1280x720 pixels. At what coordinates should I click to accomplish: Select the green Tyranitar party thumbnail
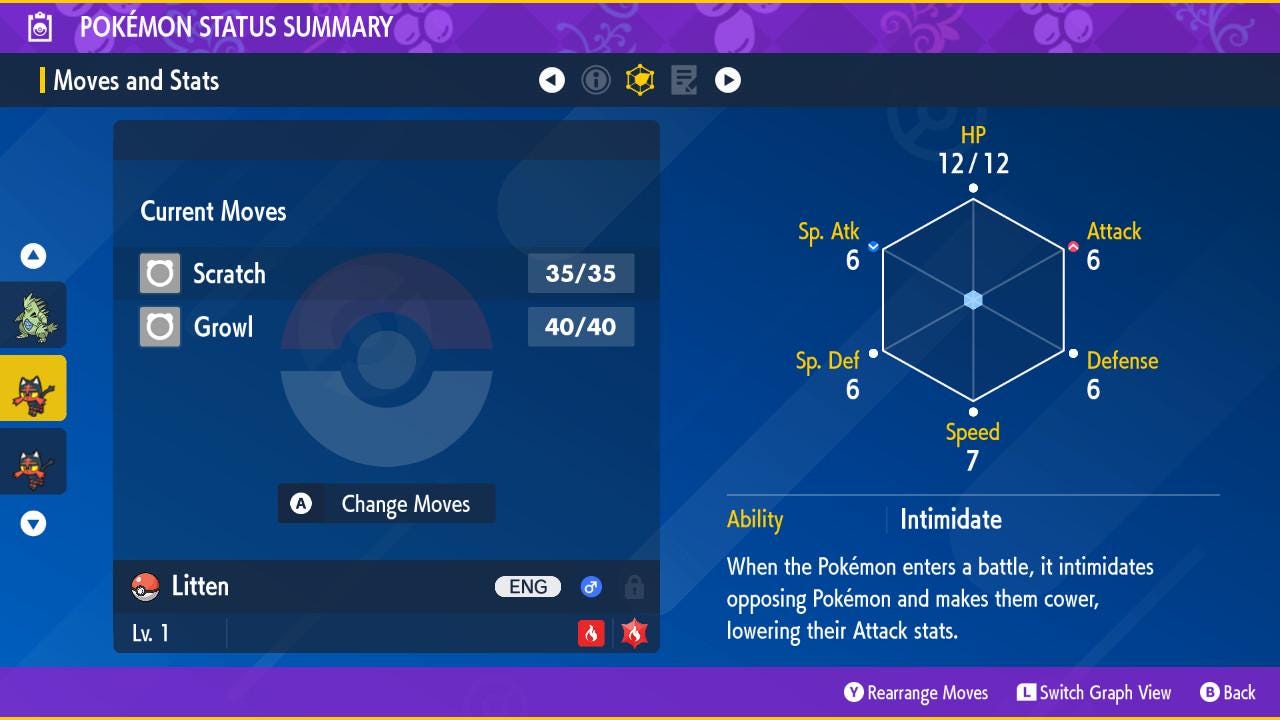pos(34,315)
